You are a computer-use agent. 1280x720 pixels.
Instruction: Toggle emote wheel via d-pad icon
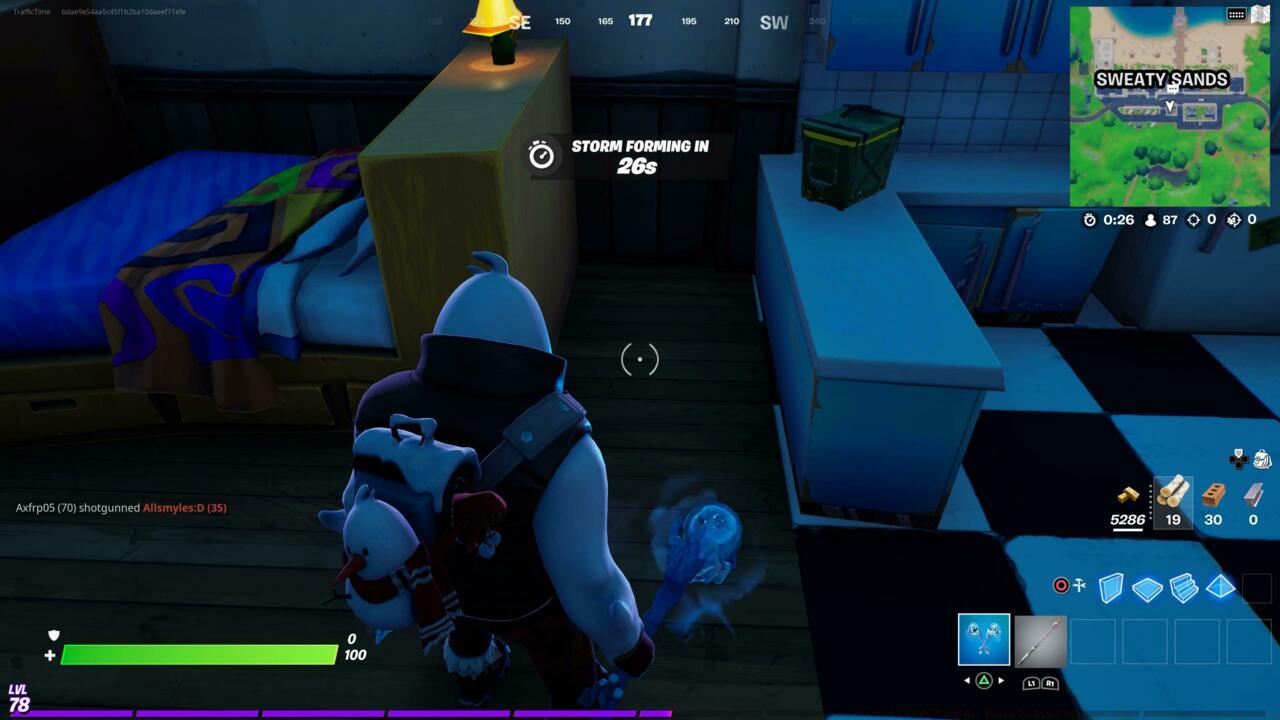[1238, 461]
